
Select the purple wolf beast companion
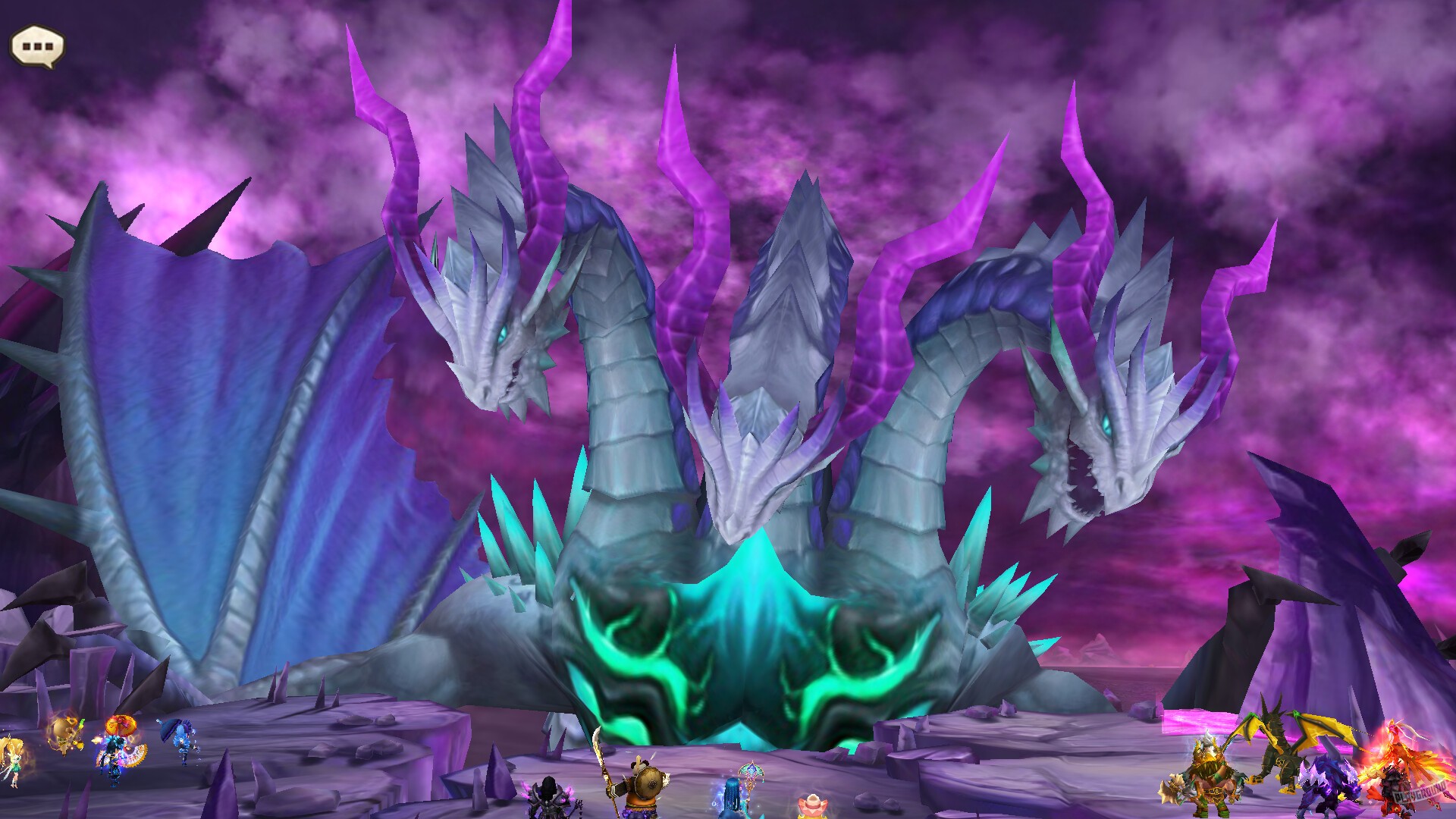(1330, 786)
